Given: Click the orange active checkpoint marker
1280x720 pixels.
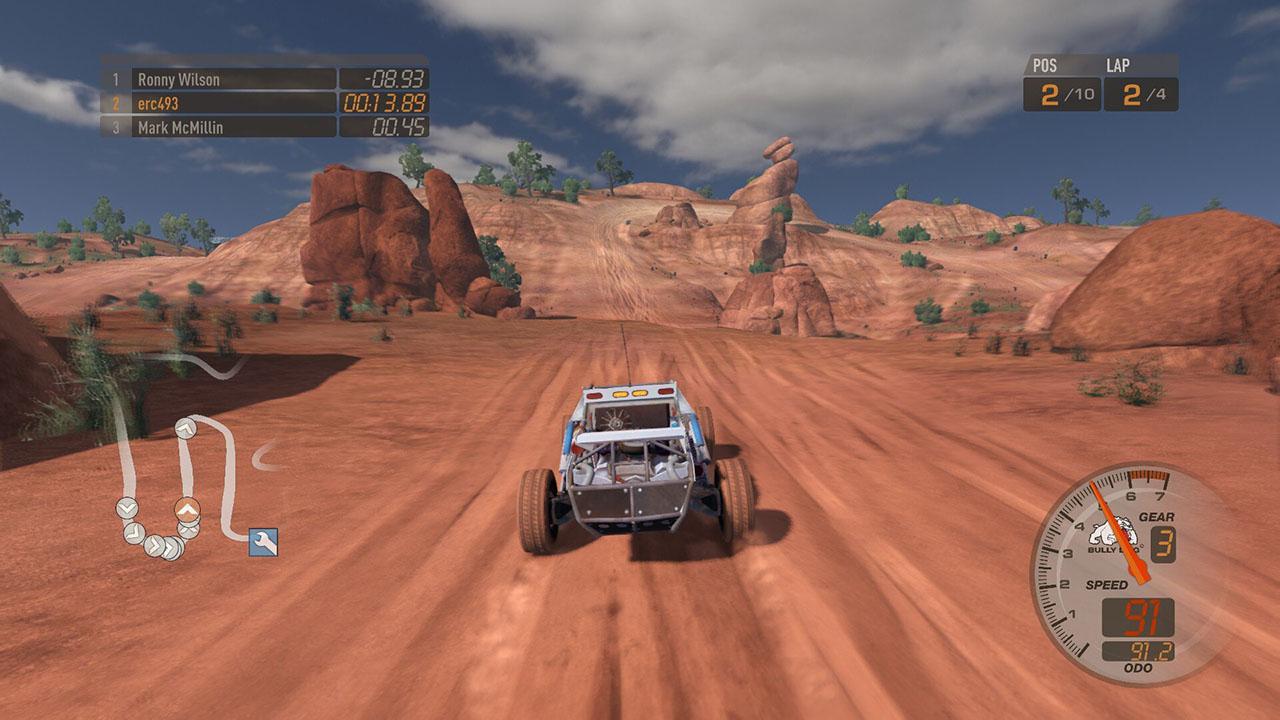Looking at the screenshot, I should point(187,509).
